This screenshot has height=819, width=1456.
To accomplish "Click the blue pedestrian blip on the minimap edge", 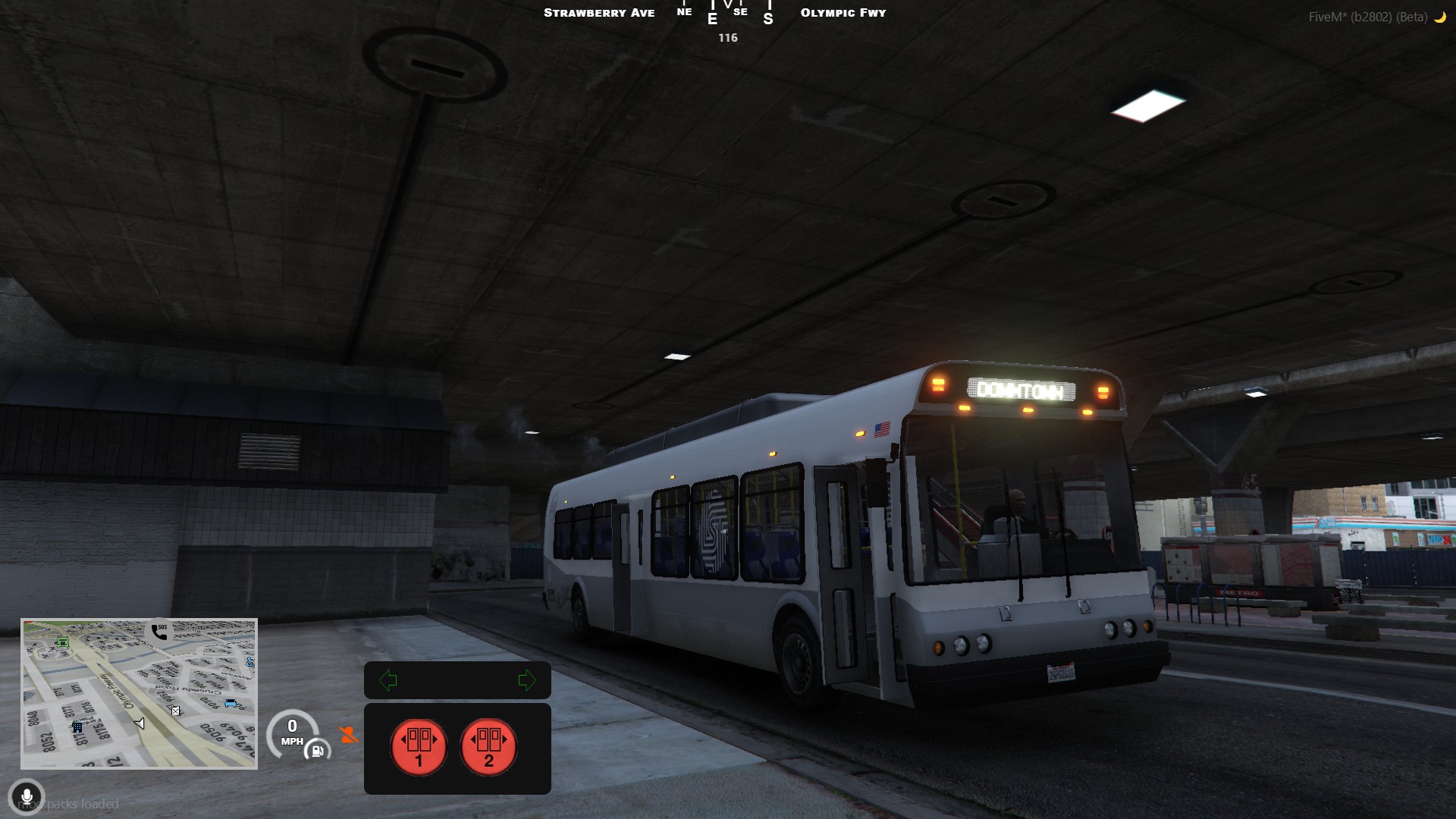I will 250,662.
